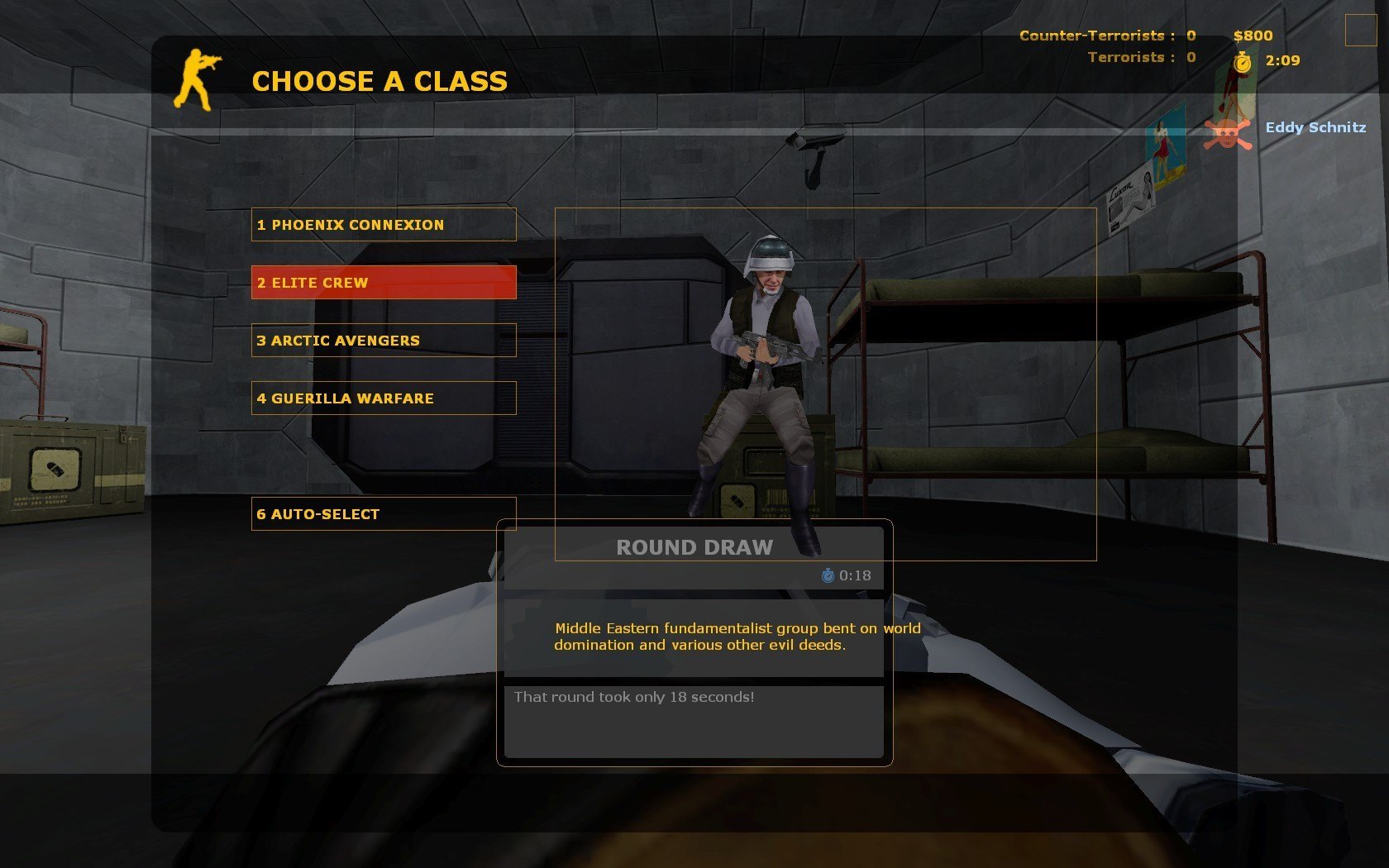Viewport: 1389px width, 868px height.
Task: Pick the Arctic Avengers class
Action: point(384,341)
